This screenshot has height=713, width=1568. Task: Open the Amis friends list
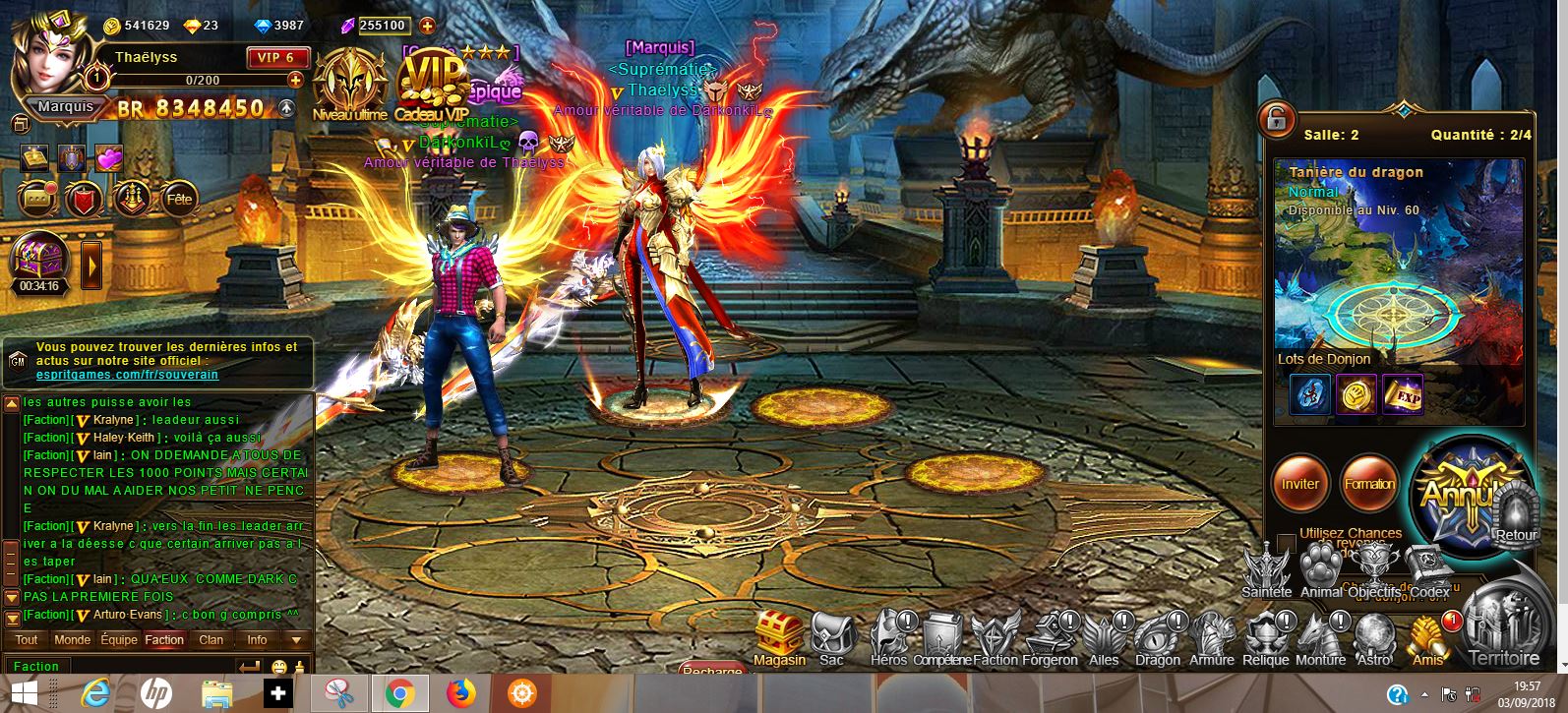pyautogui.click(x=1428, y=637)
